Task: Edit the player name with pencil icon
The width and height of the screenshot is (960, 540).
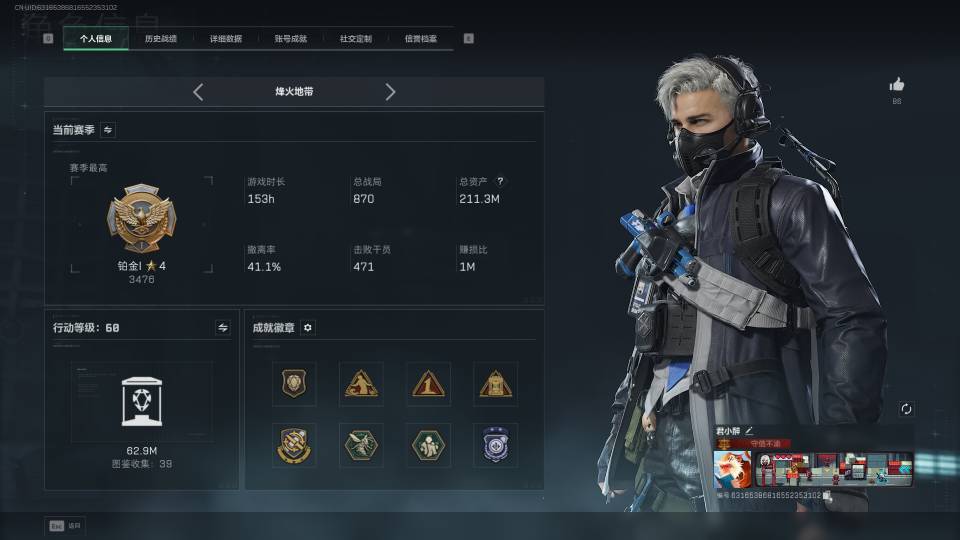Action: click(x=749, y=430)
